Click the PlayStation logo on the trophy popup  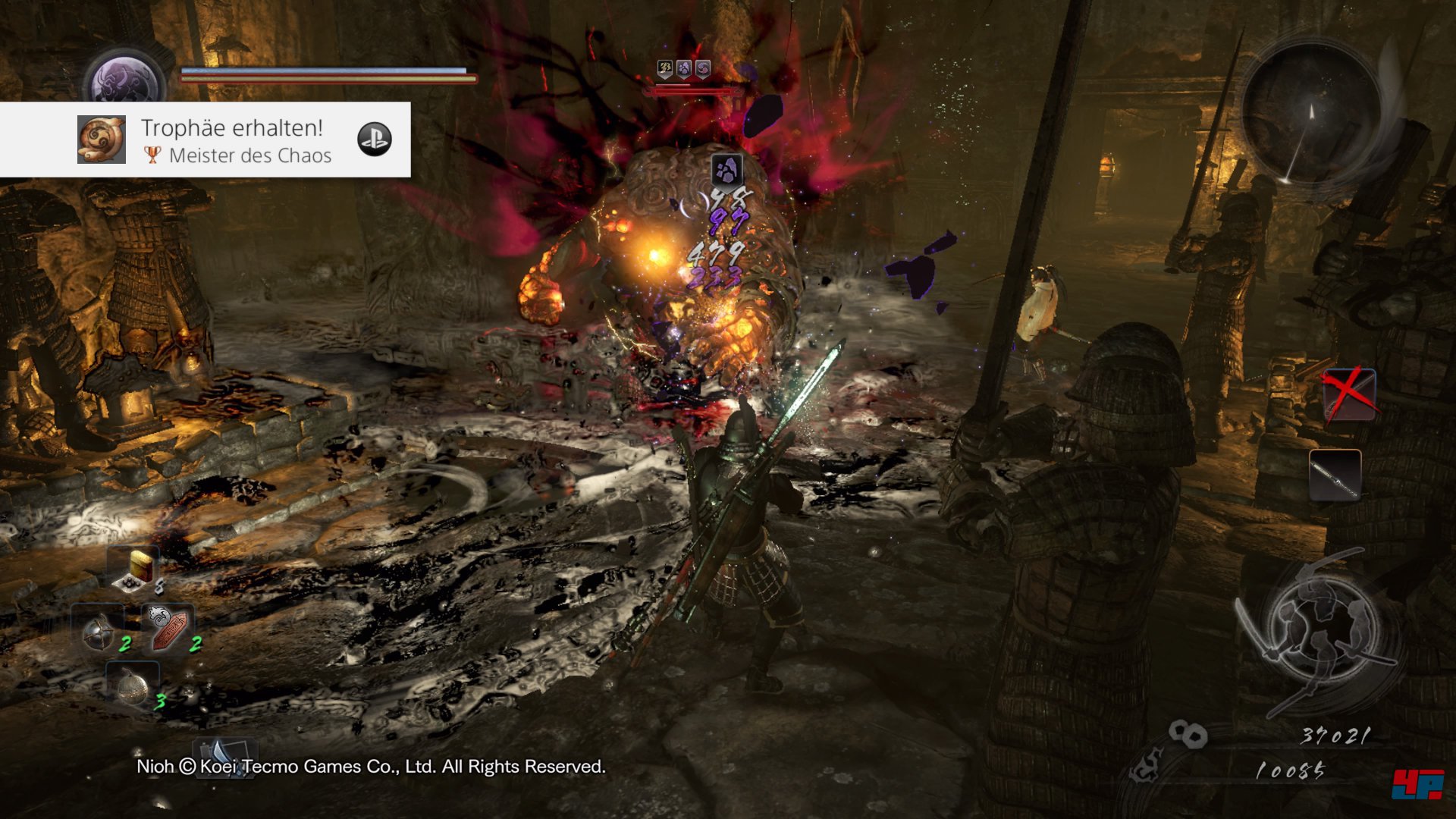[375, 140]
